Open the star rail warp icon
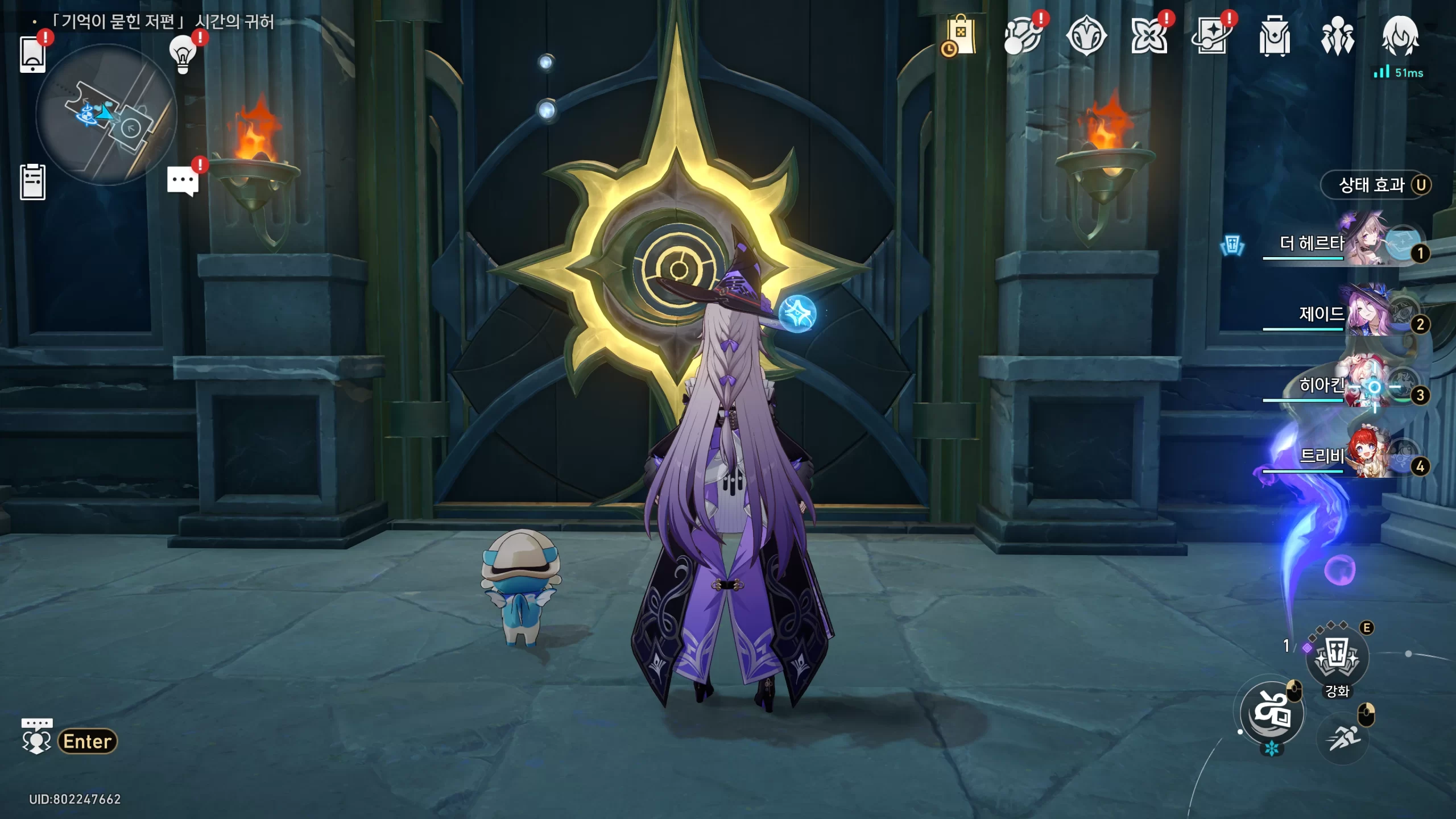This screenshot has height=819, width=1456. click(x=1023, y=36)
